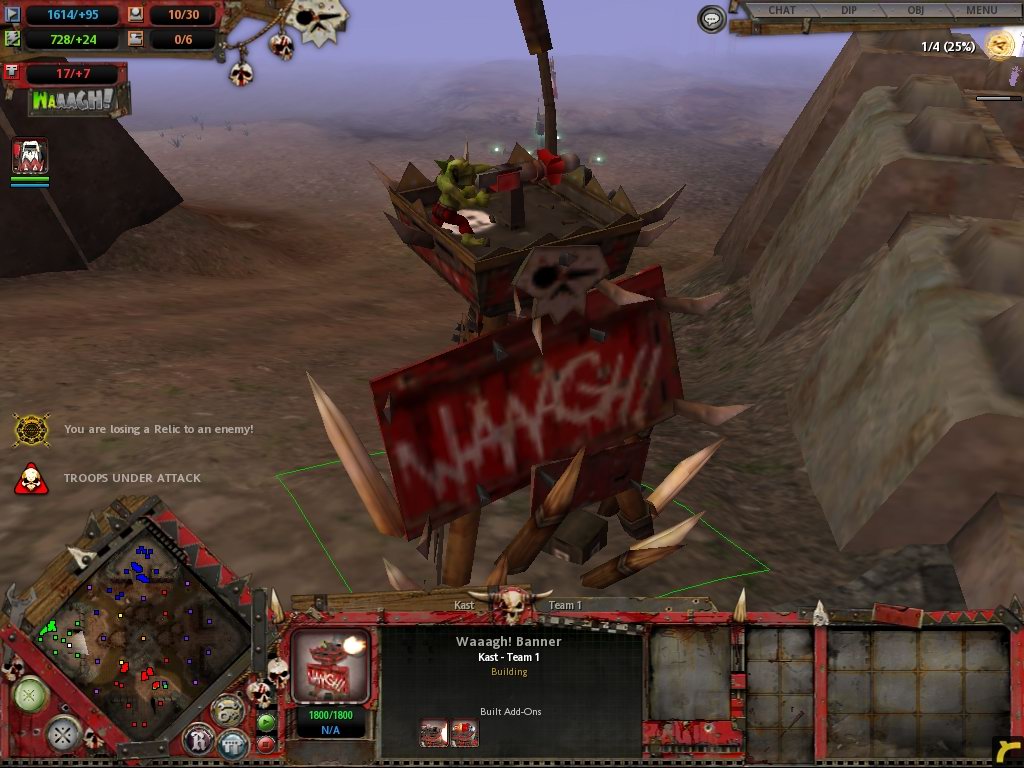Click the round green button beside minimap
The width and height of the screenshot is (1024, 768).
tap(30, 694)
